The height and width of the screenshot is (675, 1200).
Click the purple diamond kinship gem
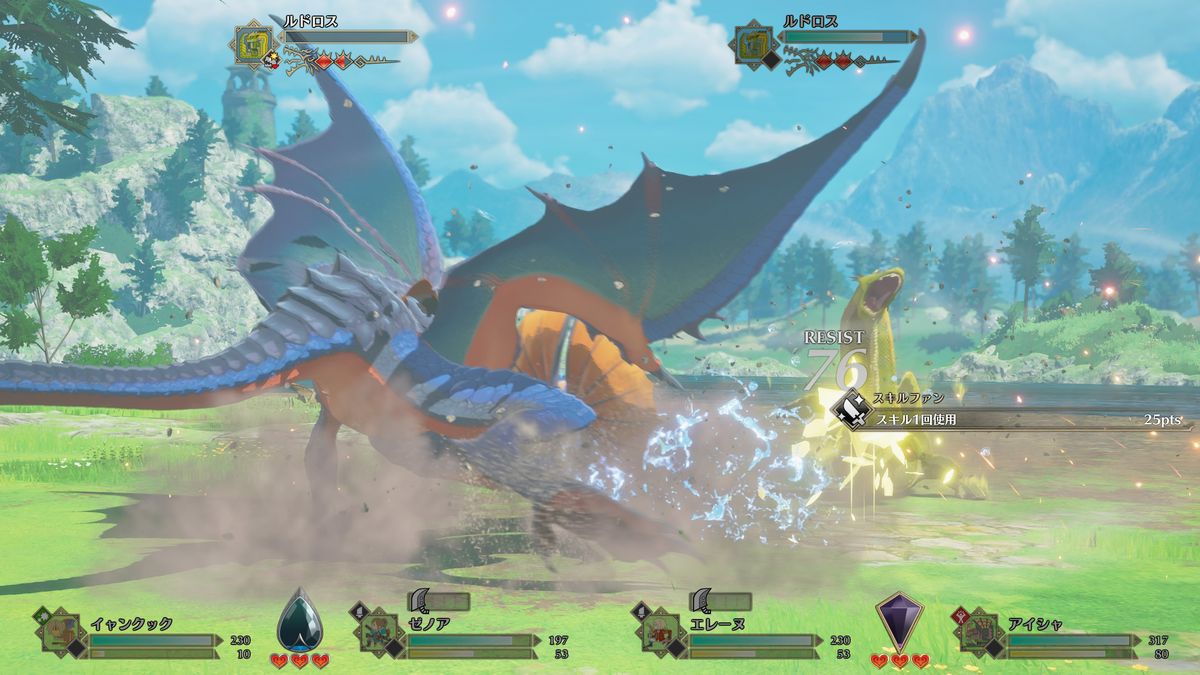click(898, 621)
